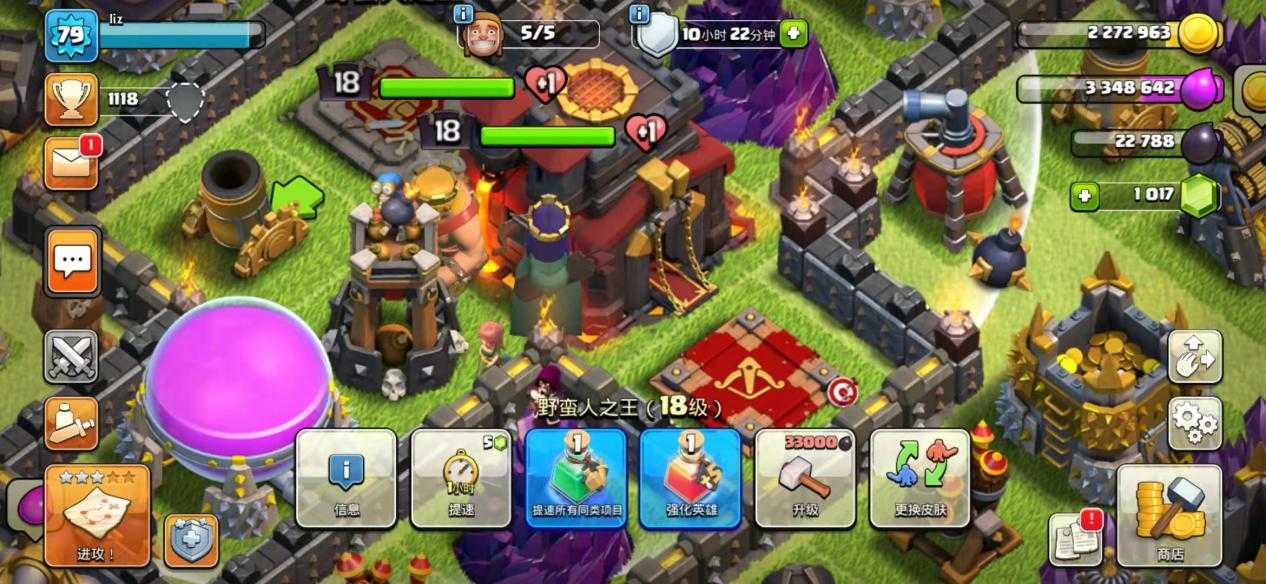The image size is (1266, 584).
Task: Open the layout editor hand icon
Action: coord(1194,357)
